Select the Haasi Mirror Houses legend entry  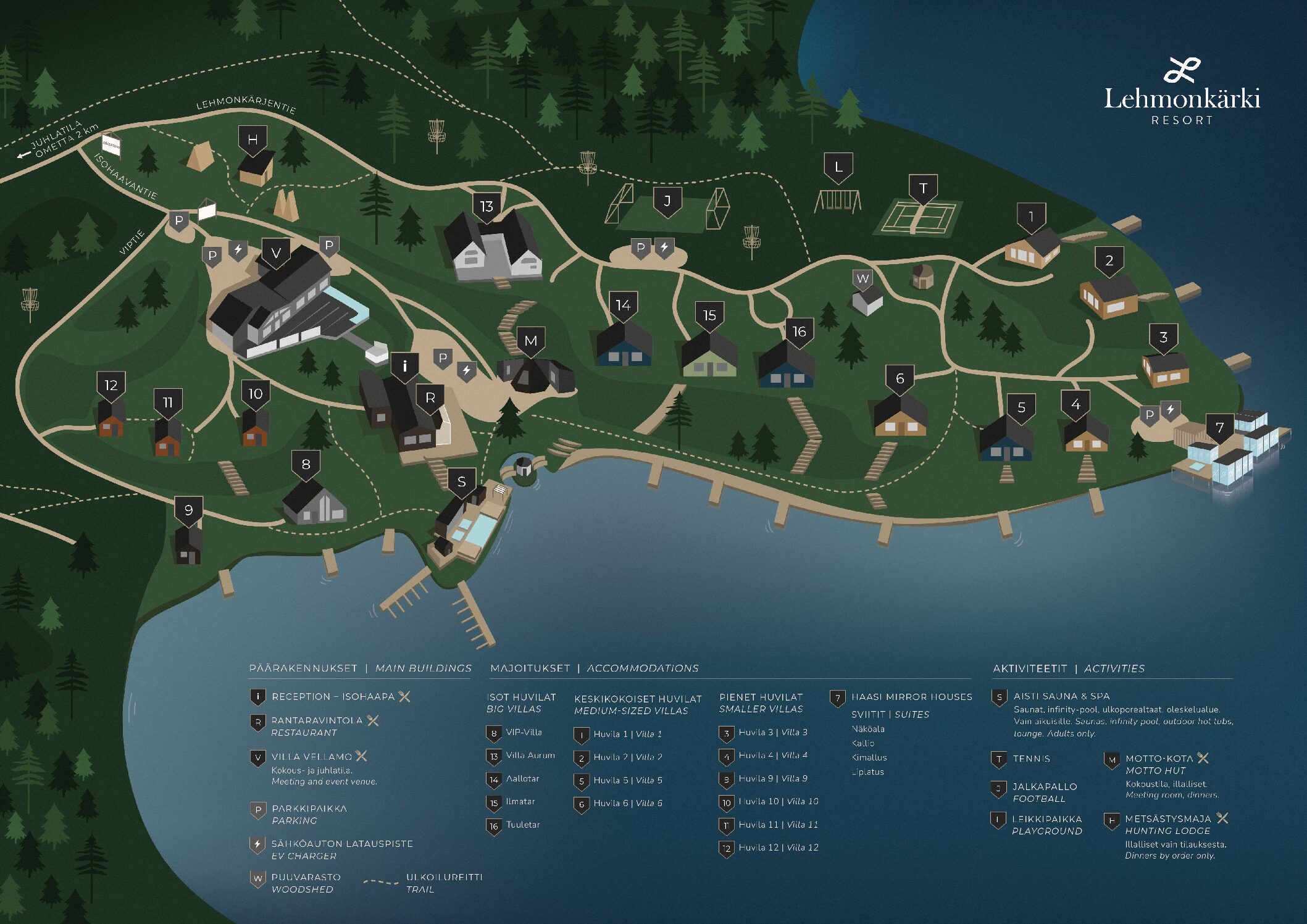911,697
